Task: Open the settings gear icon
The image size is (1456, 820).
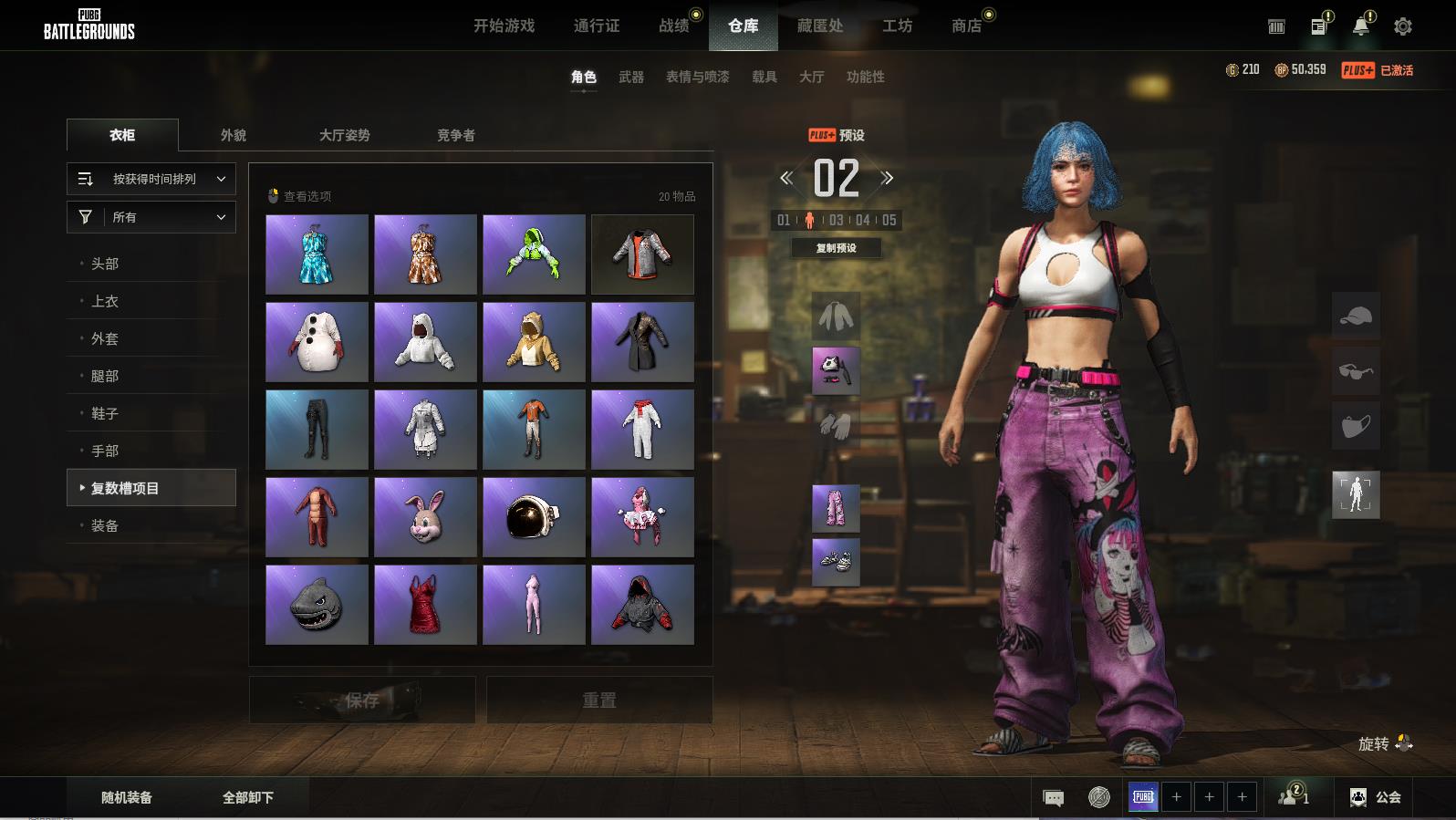Action: 1402,26
